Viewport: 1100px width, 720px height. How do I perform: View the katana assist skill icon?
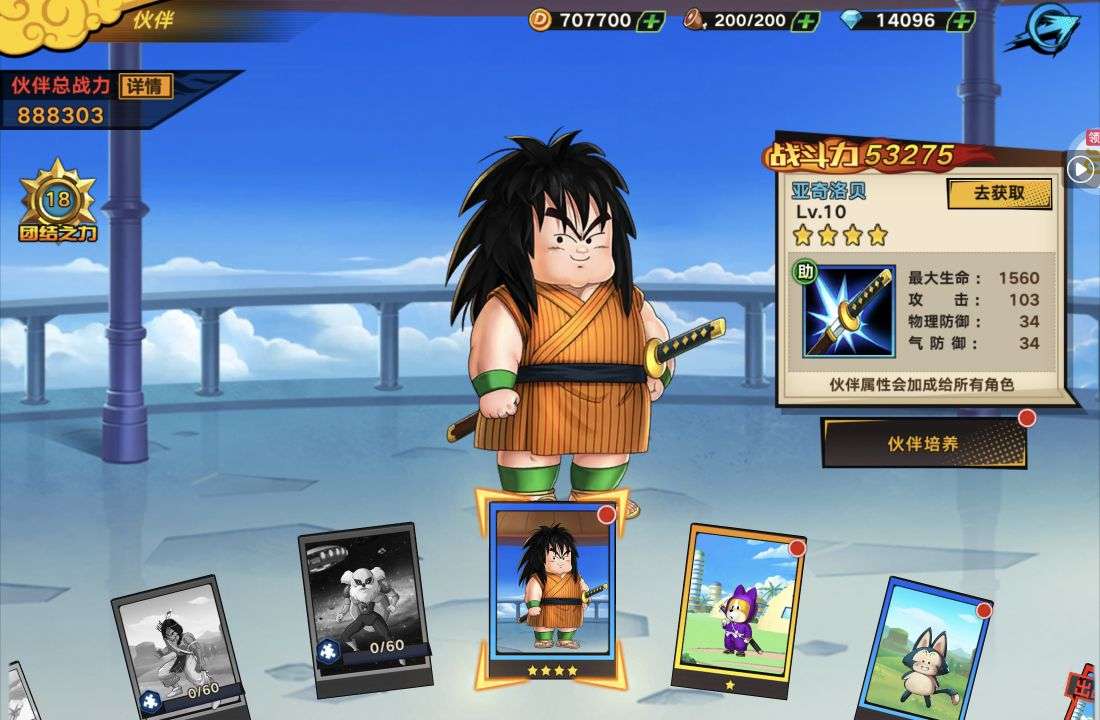tap(849, 311)
